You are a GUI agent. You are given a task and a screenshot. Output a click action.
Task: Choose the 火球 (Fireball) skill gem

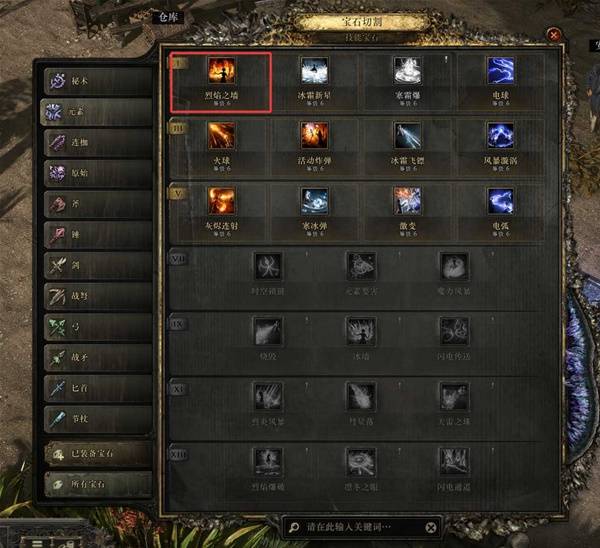tap(221, 138)
